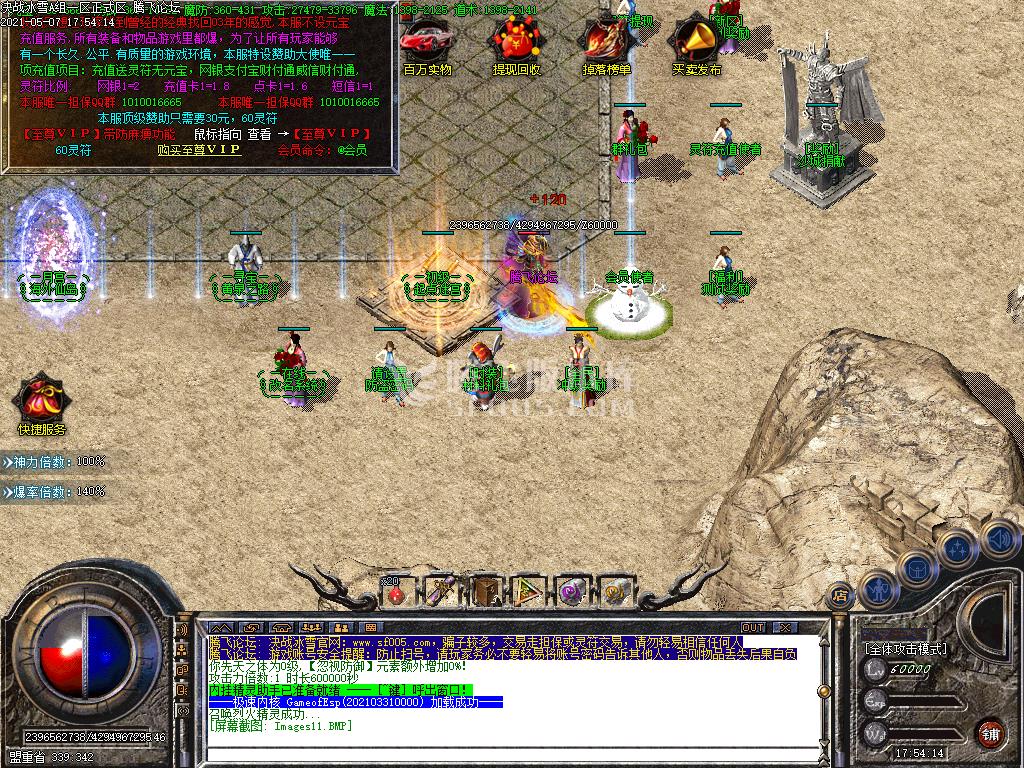Close the chat panel with X
Screen dimensions: 1024x768
point(785,628)
